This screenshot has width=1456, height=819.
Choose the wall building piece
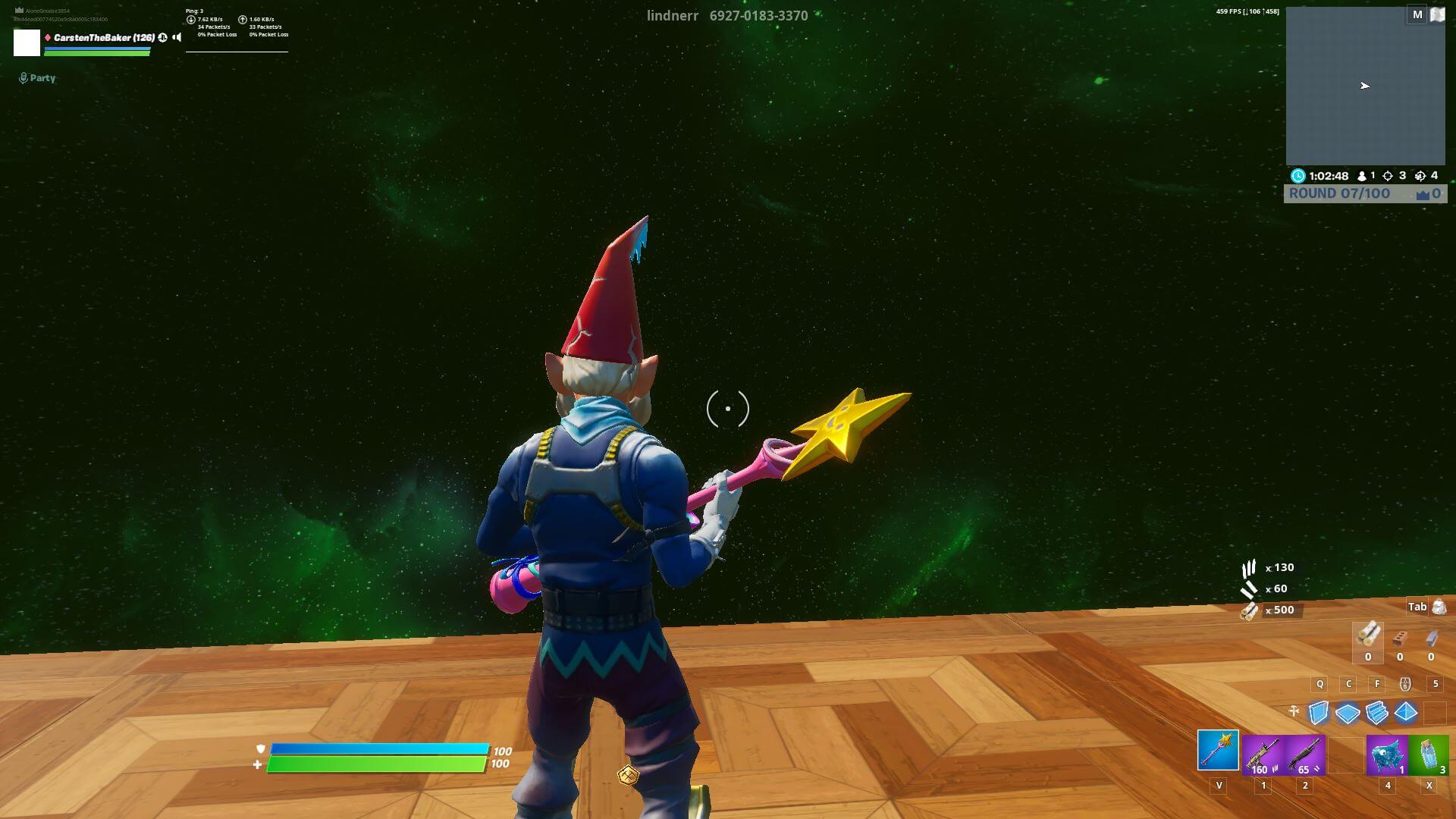1319,712
